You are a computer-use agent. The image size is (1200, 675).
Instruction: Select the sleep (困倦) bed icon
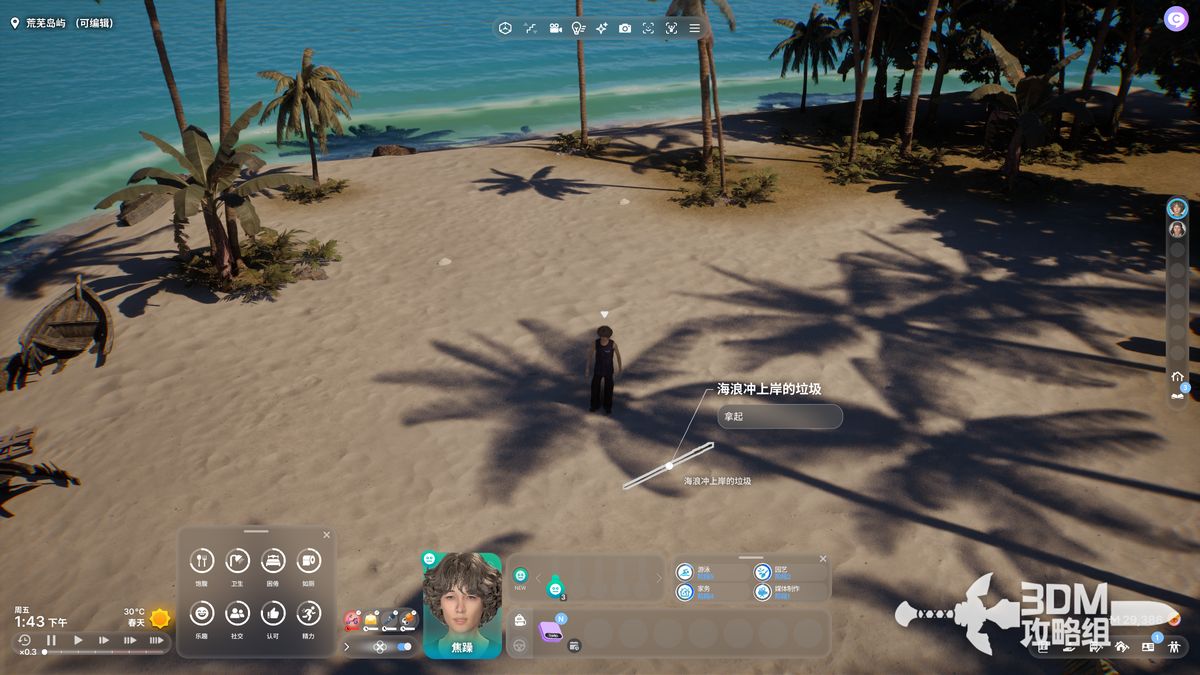(x=273, y=561)
